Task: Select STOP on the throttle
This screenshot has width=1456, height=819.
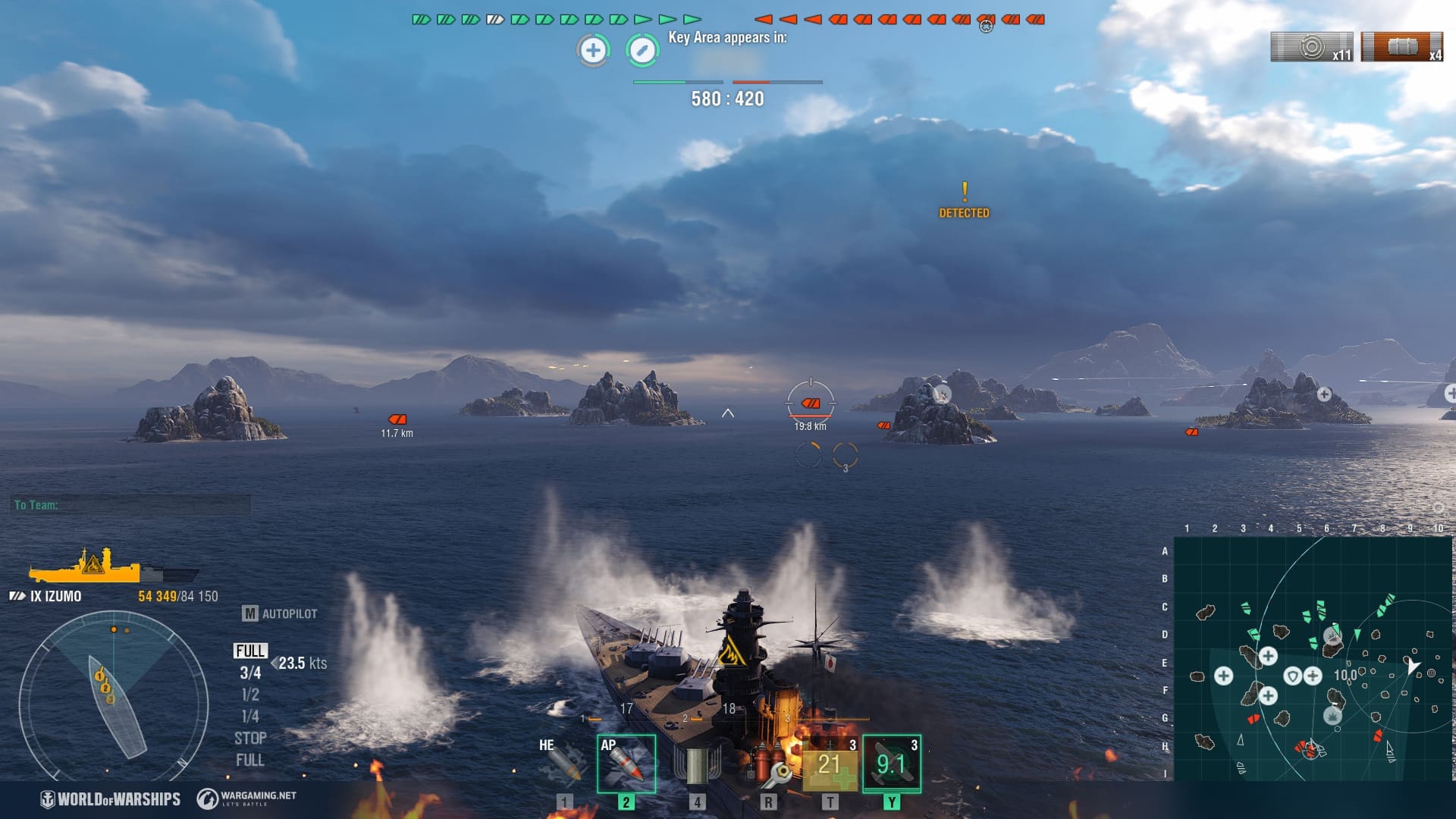Action: (x=250, y=739)
